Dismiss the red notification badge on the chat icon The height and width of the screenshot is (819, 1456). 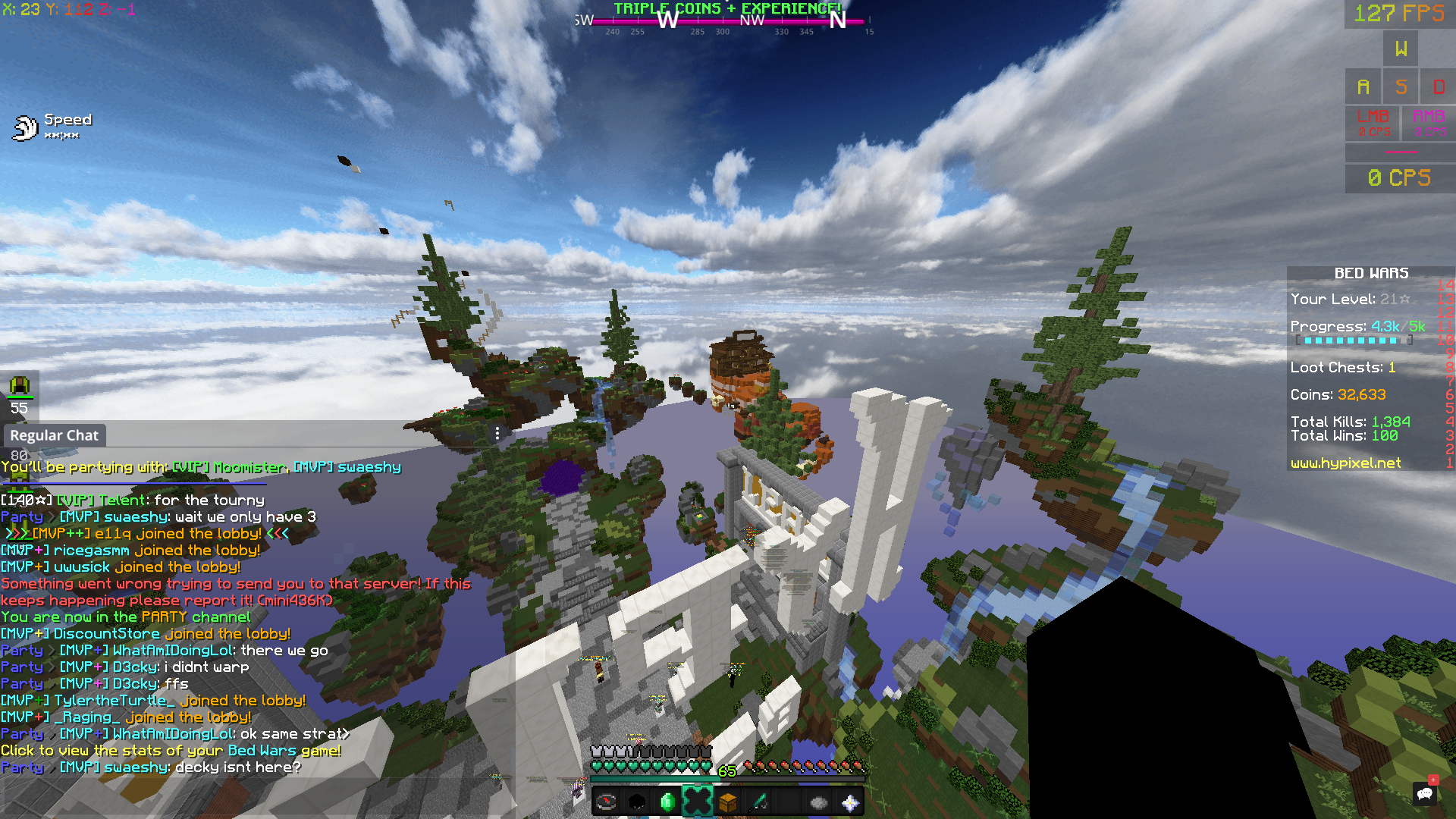tap(1433, 780)
